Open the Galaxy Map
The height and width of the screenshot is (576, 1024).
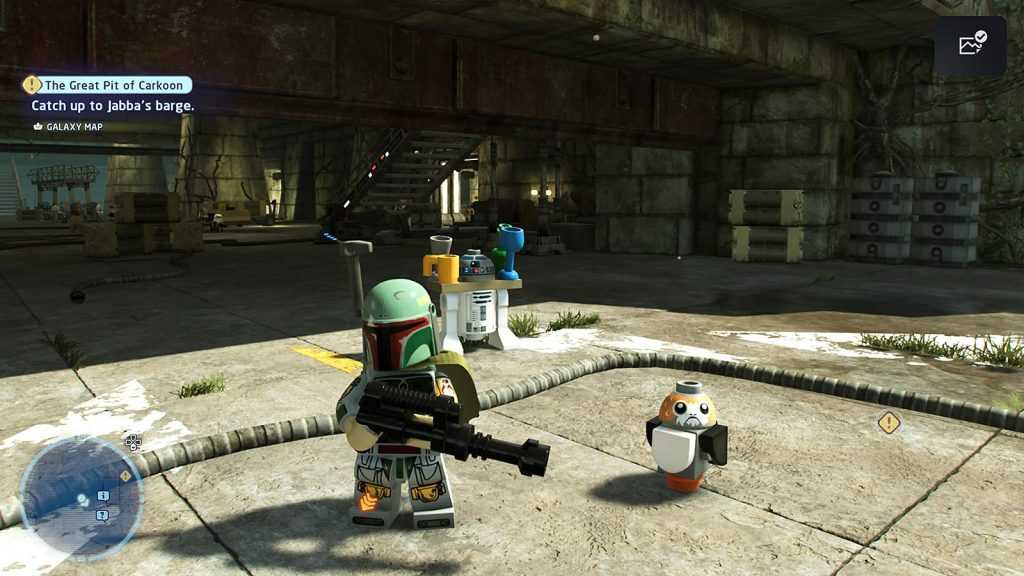(68, 127)
